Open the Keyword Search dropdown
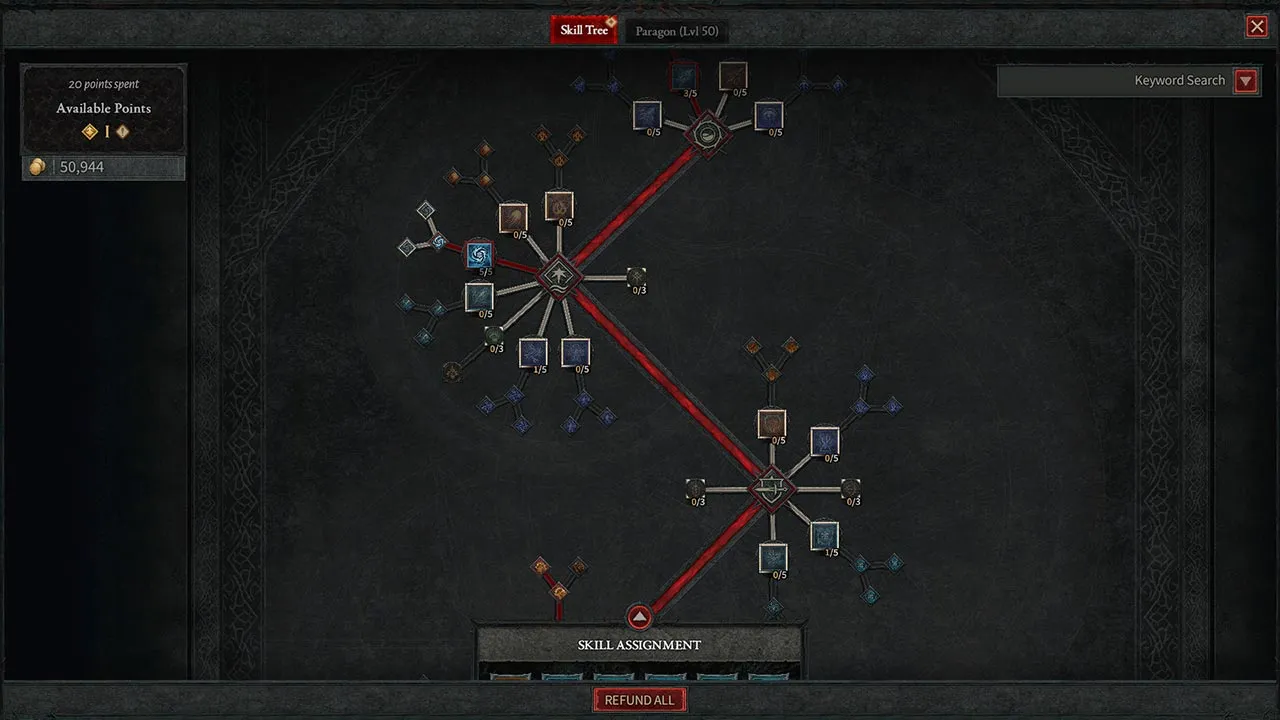Viewport: 1280px width, 720px height. (x=1245, y=80)
